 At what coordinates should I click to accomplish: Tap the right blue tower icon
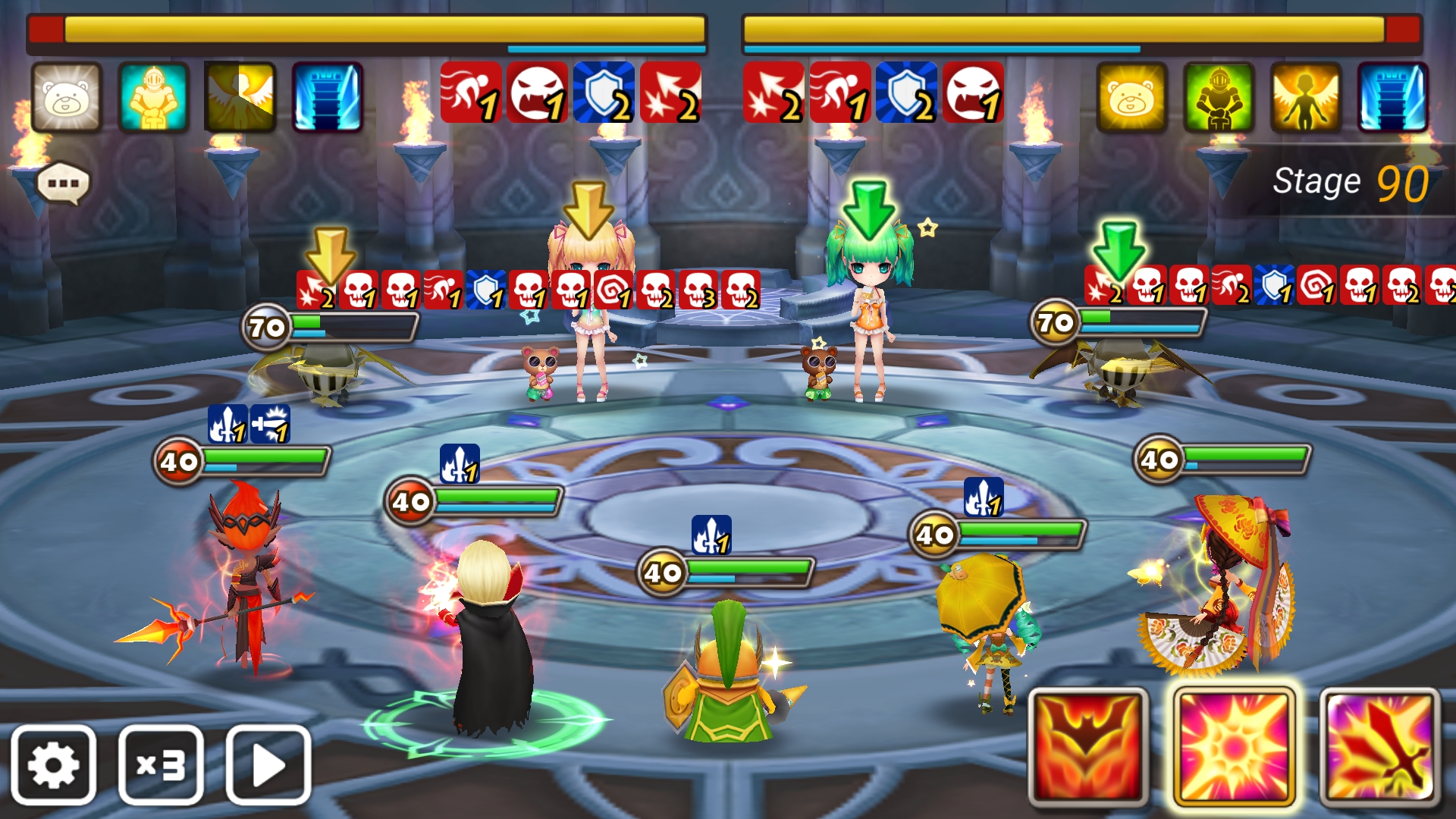1393,97
